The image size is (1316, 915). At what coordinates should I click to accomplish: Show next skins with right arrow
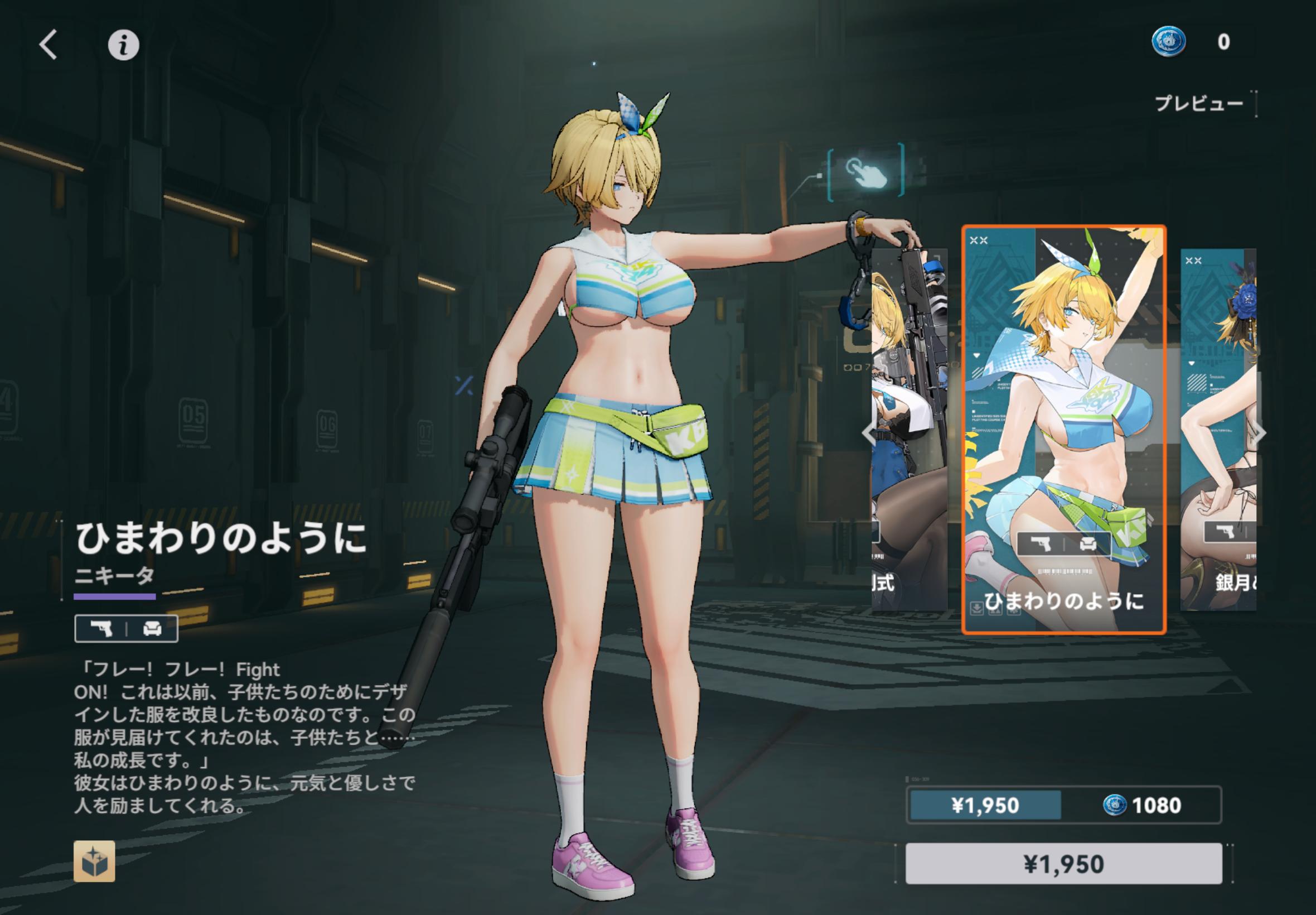[1260, 434]
